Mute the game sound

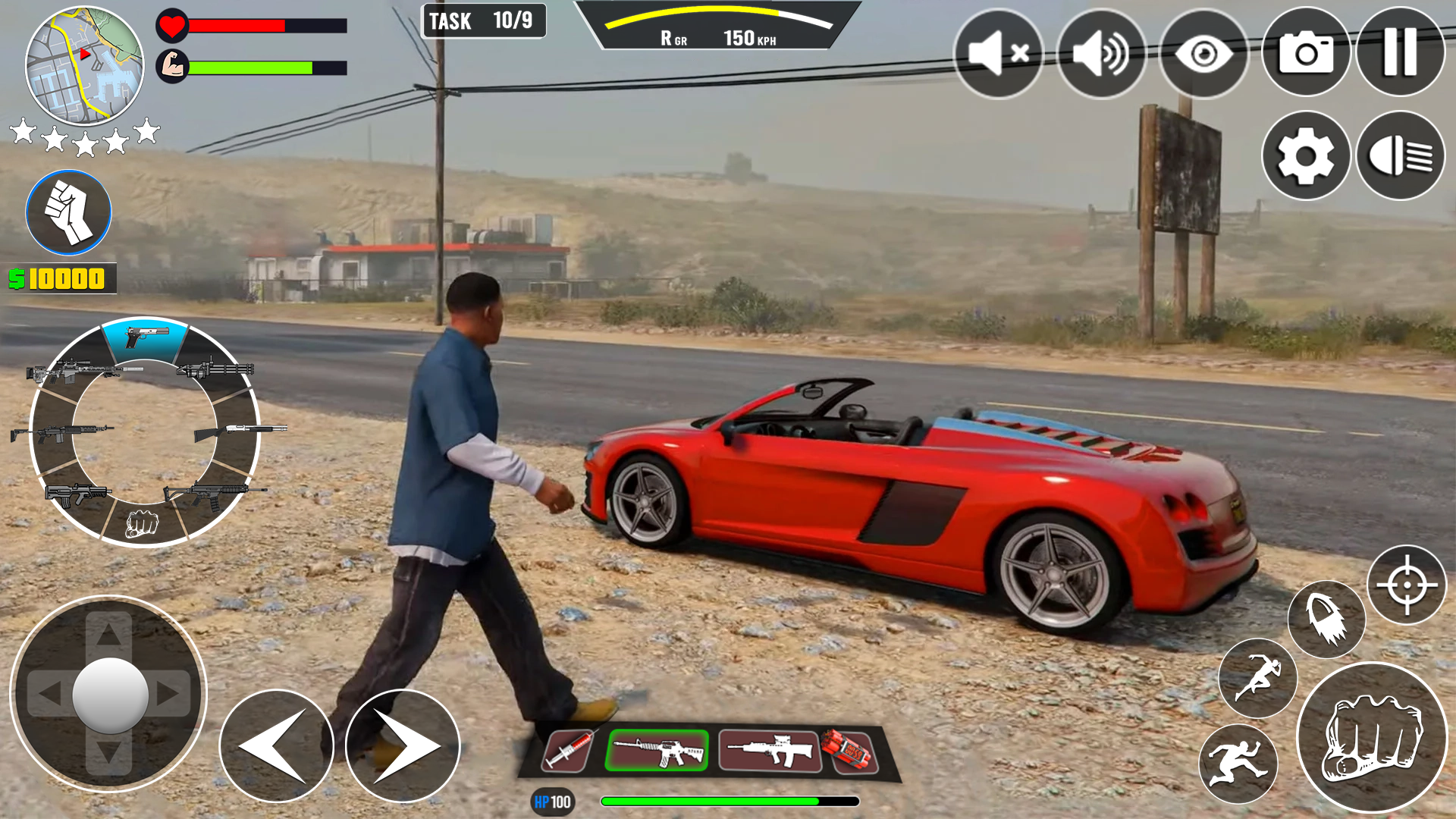(999, 53)
